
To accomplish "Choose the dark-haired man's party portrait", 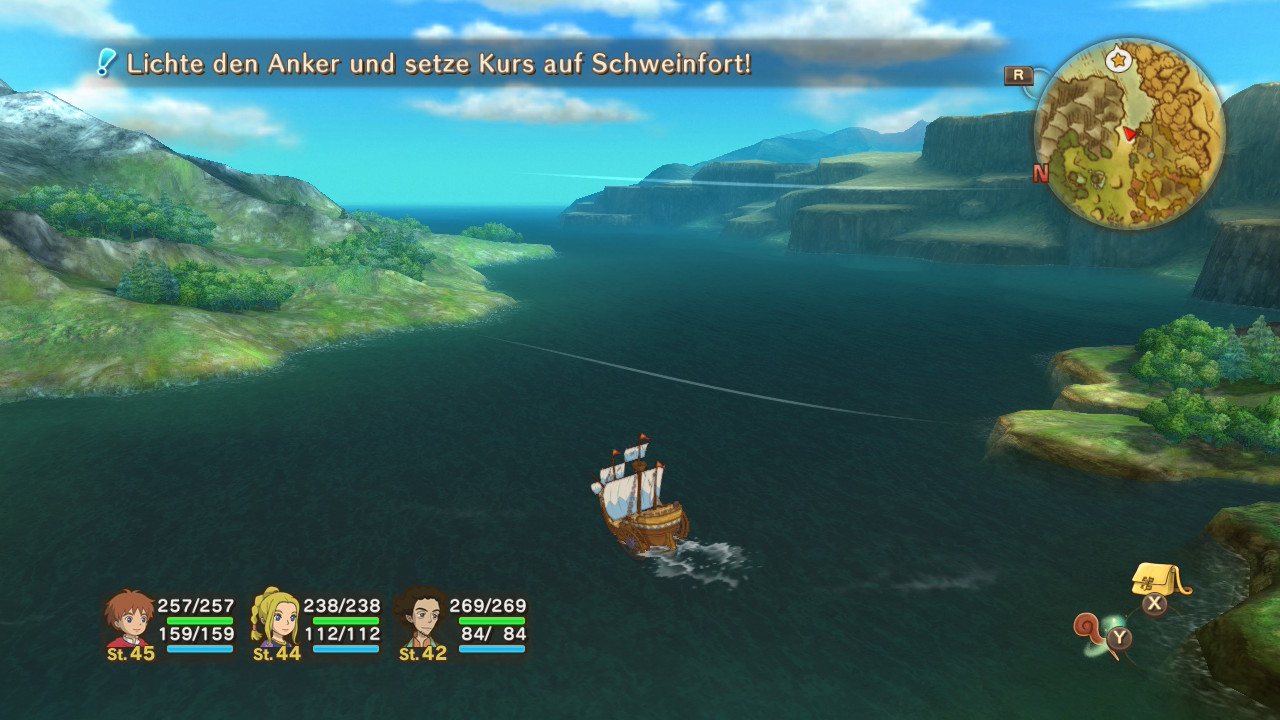I will pyautogui.click(x=421, y=620).
